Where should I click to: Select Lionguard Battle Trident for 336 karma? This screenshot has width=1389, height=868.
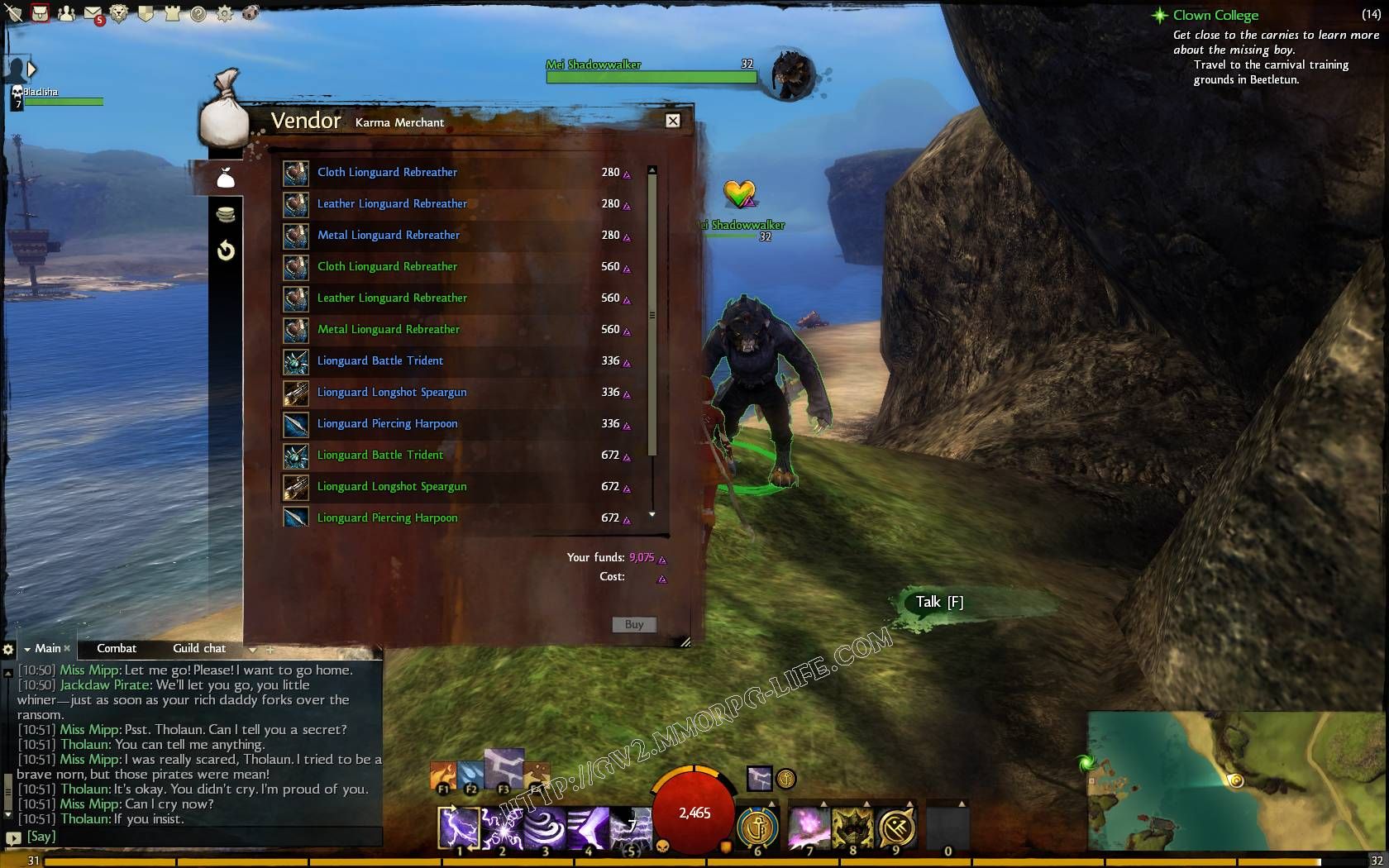click(x=380, y=360)
